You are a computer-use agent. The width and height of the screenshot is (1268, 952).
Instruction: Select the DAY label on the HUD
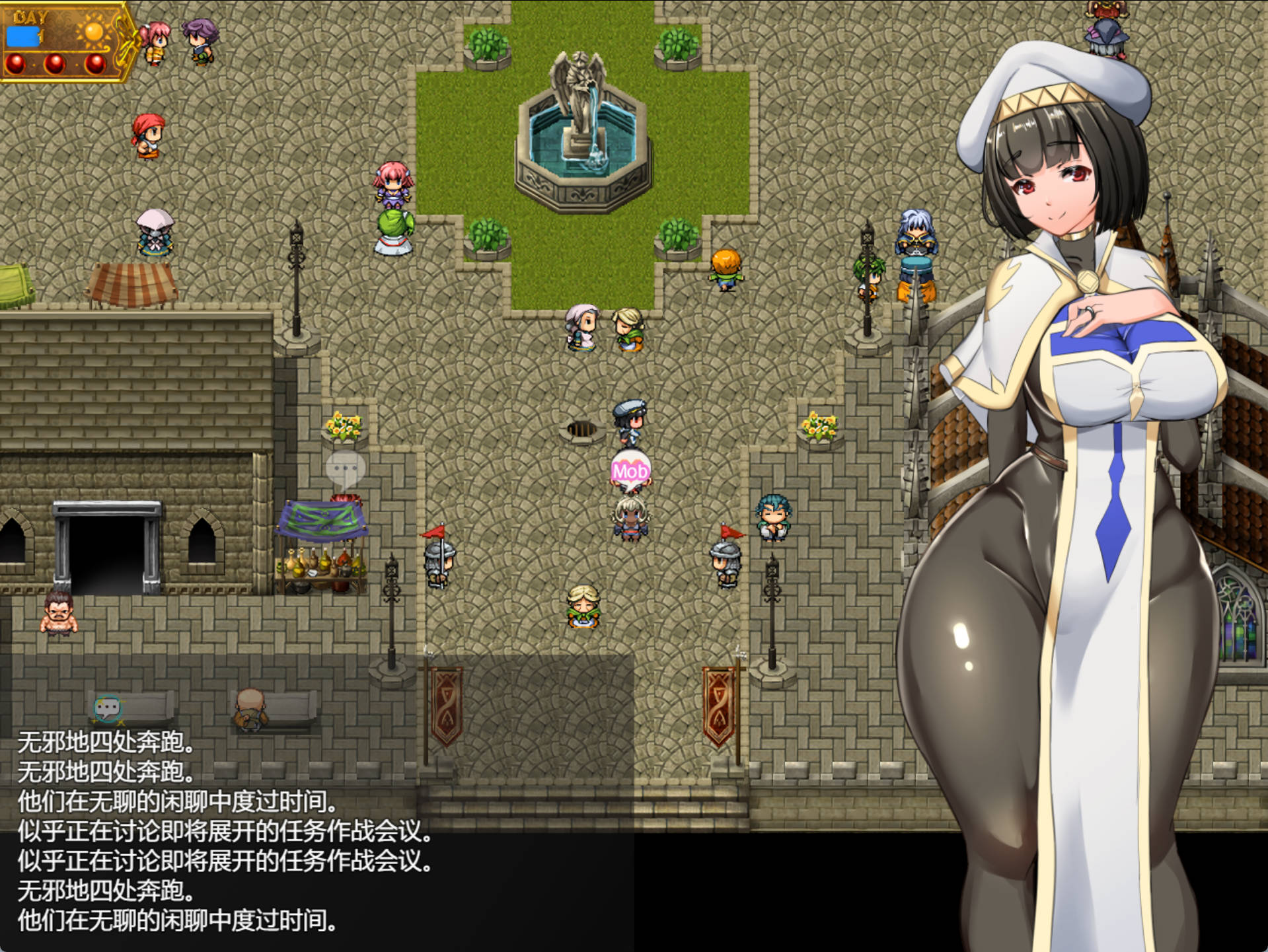(x=30, y=16)
